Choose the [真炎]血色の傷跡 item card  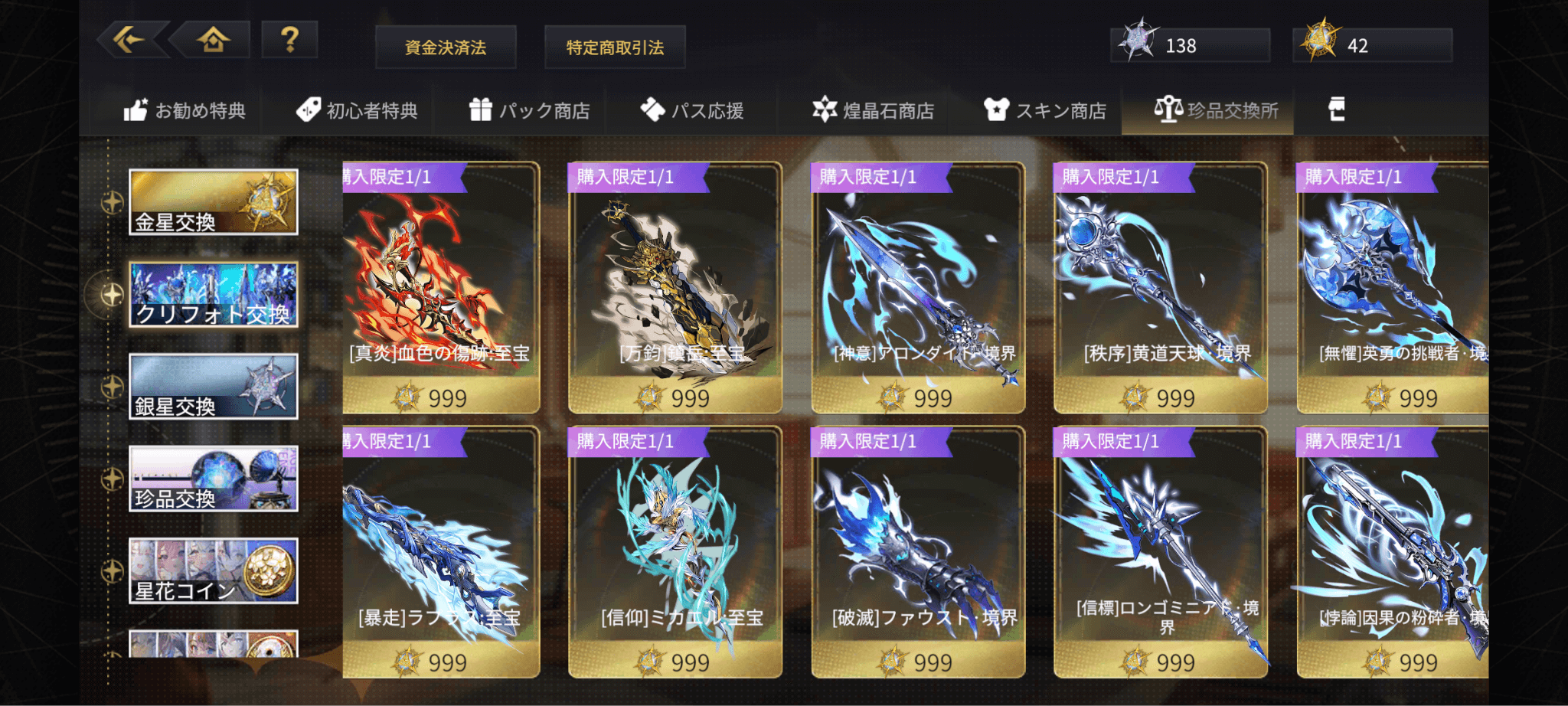(x=440, y=289)
